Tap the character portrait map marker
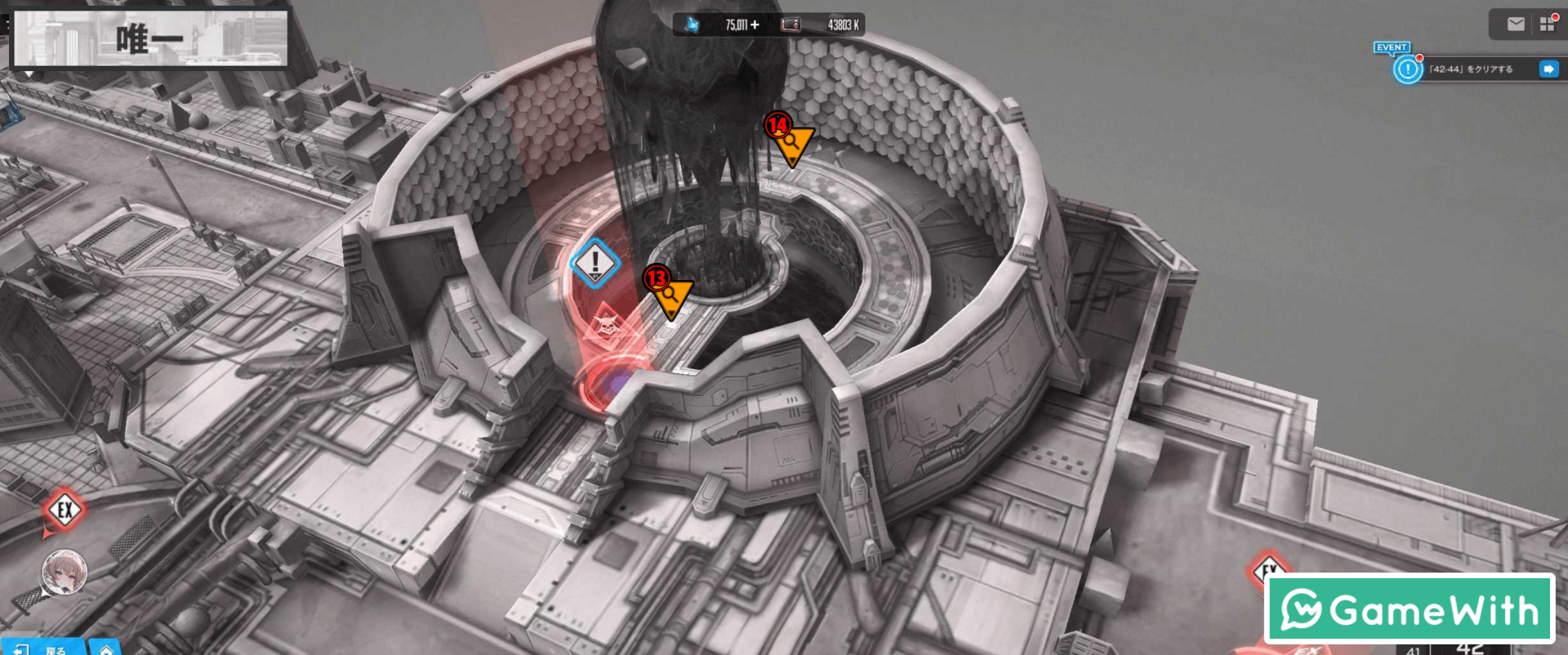 pos(65,572)
